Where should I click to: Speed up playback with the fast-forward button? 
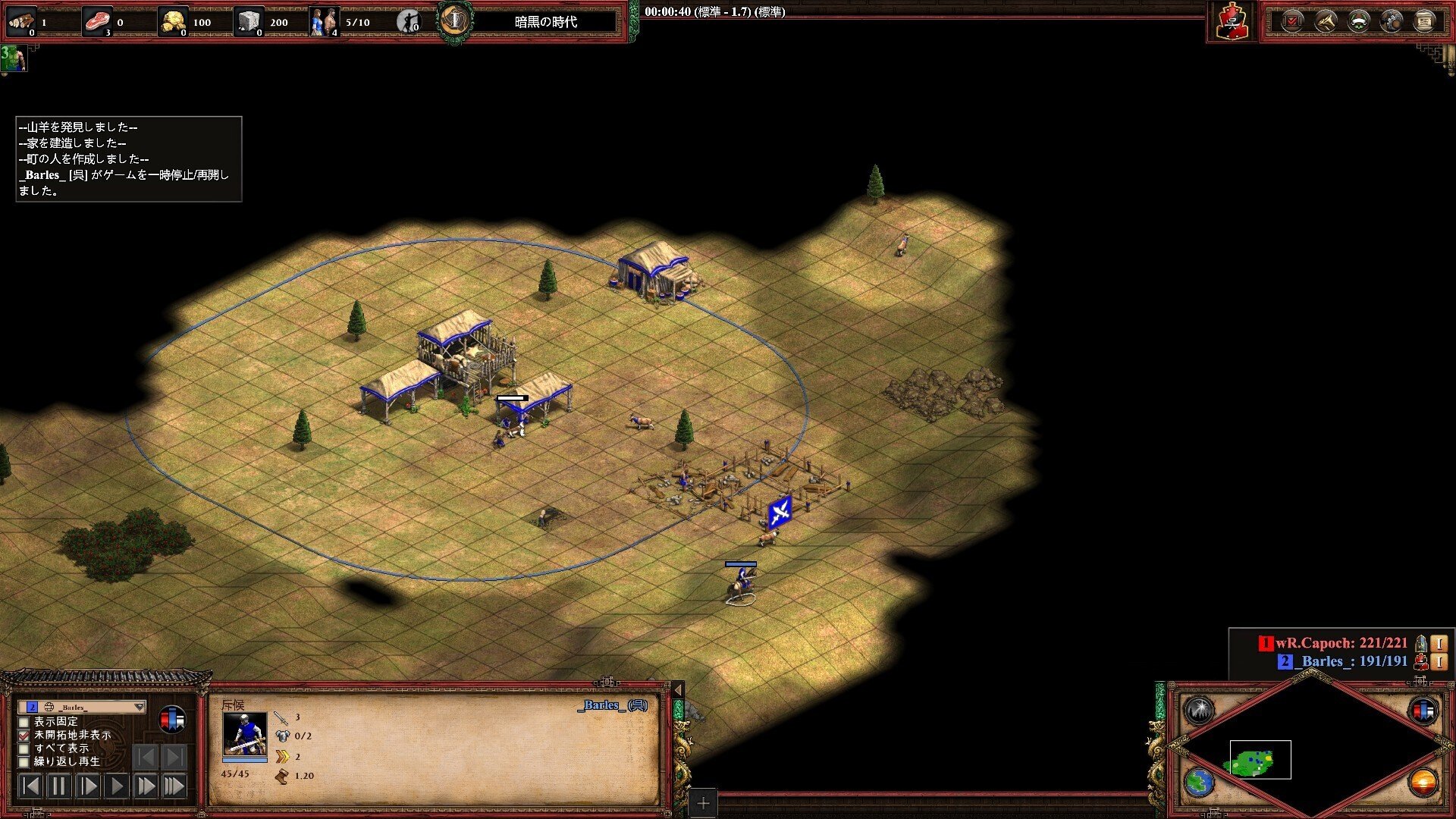click(x=146, y=786)
